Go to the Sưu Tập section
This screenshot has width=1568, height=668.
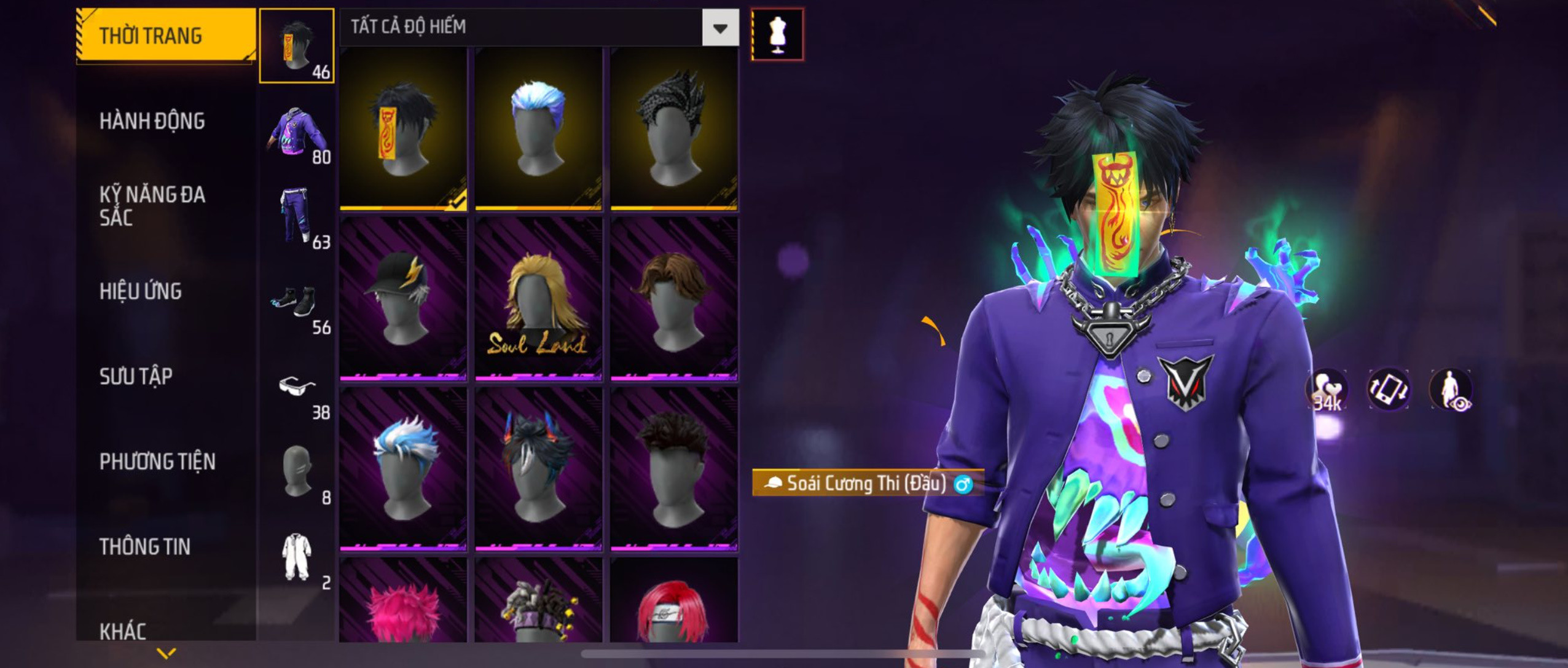tap(136, 376)
